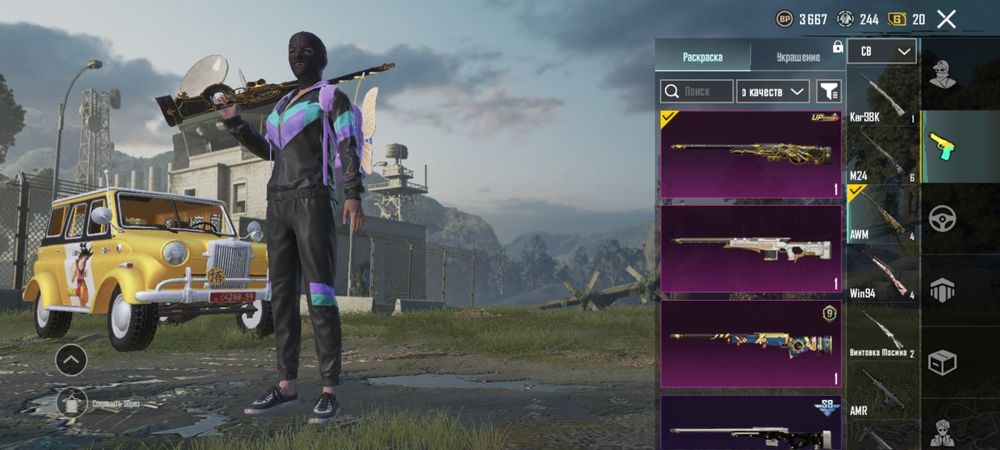The height and width of the screenshot is (450, 1000).
Task: Click the round up-arrow button
Action: (x=70, y=359)
